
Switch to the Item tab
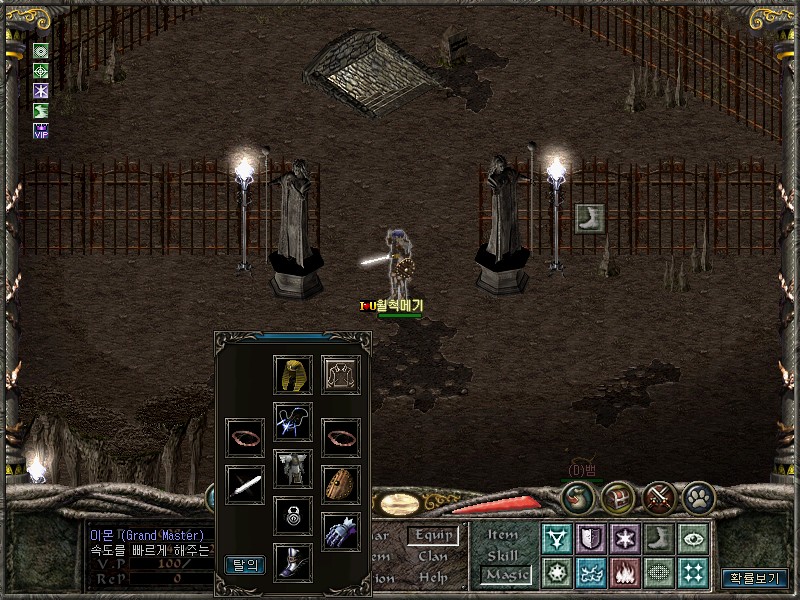point(503,536)
